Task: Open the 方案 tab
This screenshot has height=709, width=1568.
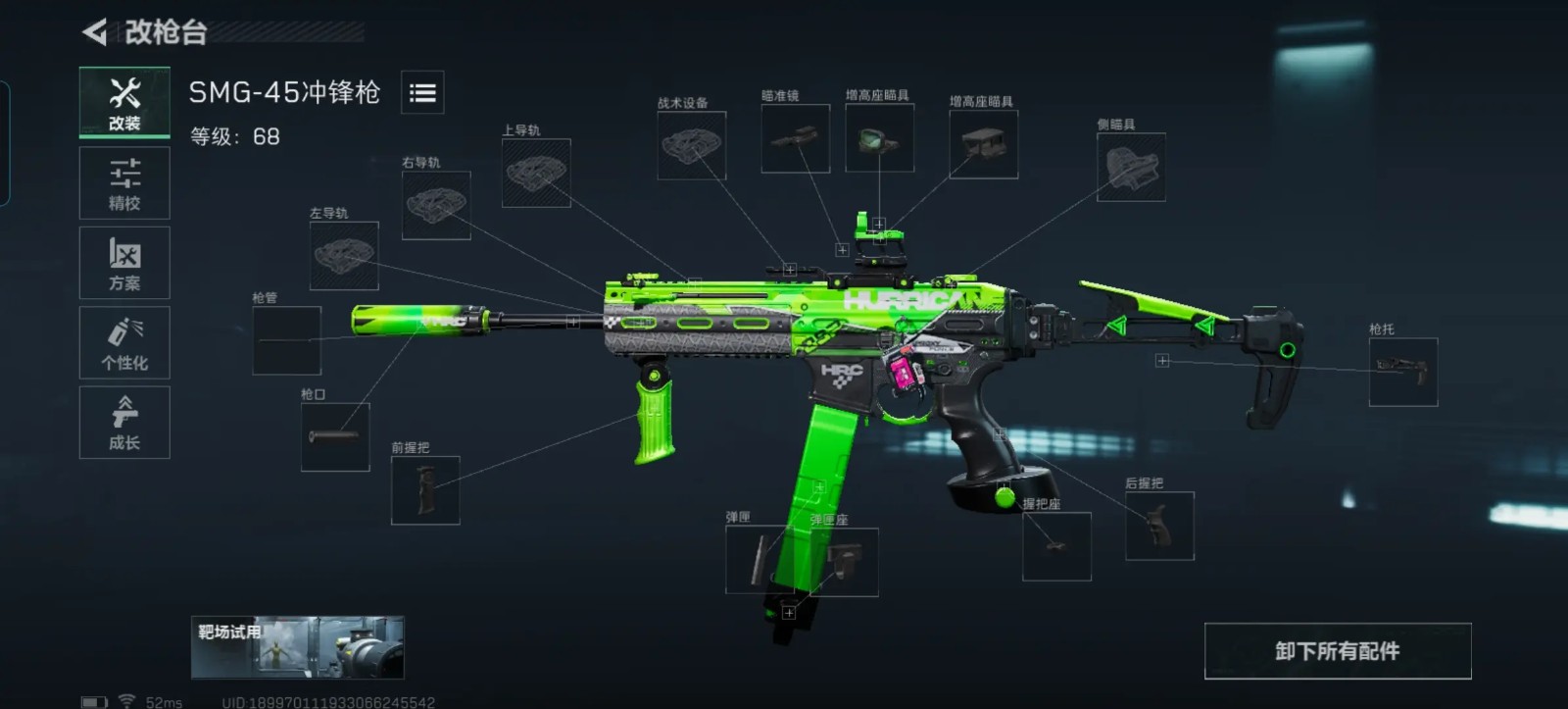Action: click(124, 263)
